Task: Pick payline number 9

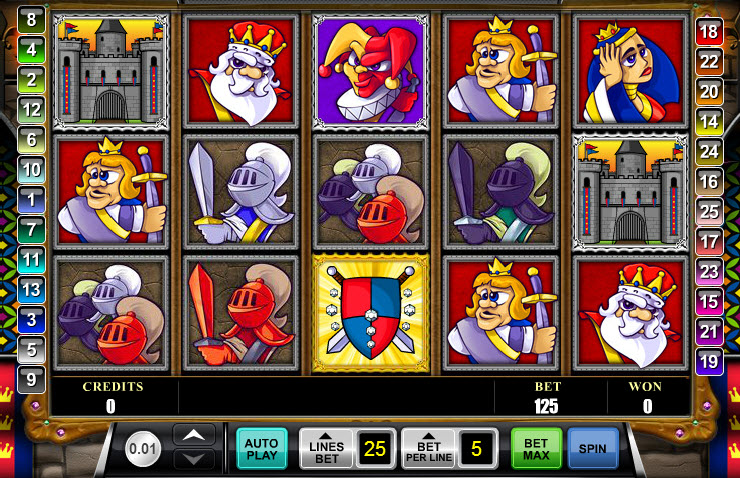Action: pyautogui.click(x=31, y=380)
